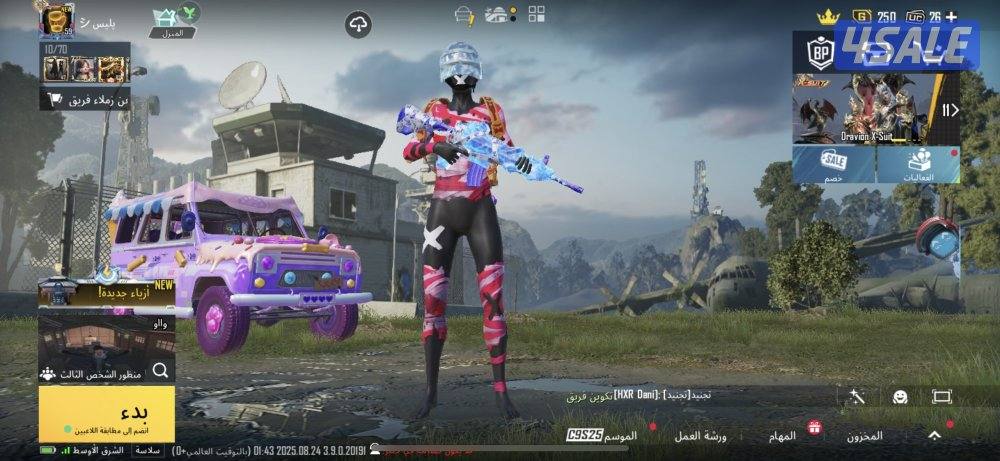Open the player profile avatar
This screenshot has width=1000, height=461.
56,20
